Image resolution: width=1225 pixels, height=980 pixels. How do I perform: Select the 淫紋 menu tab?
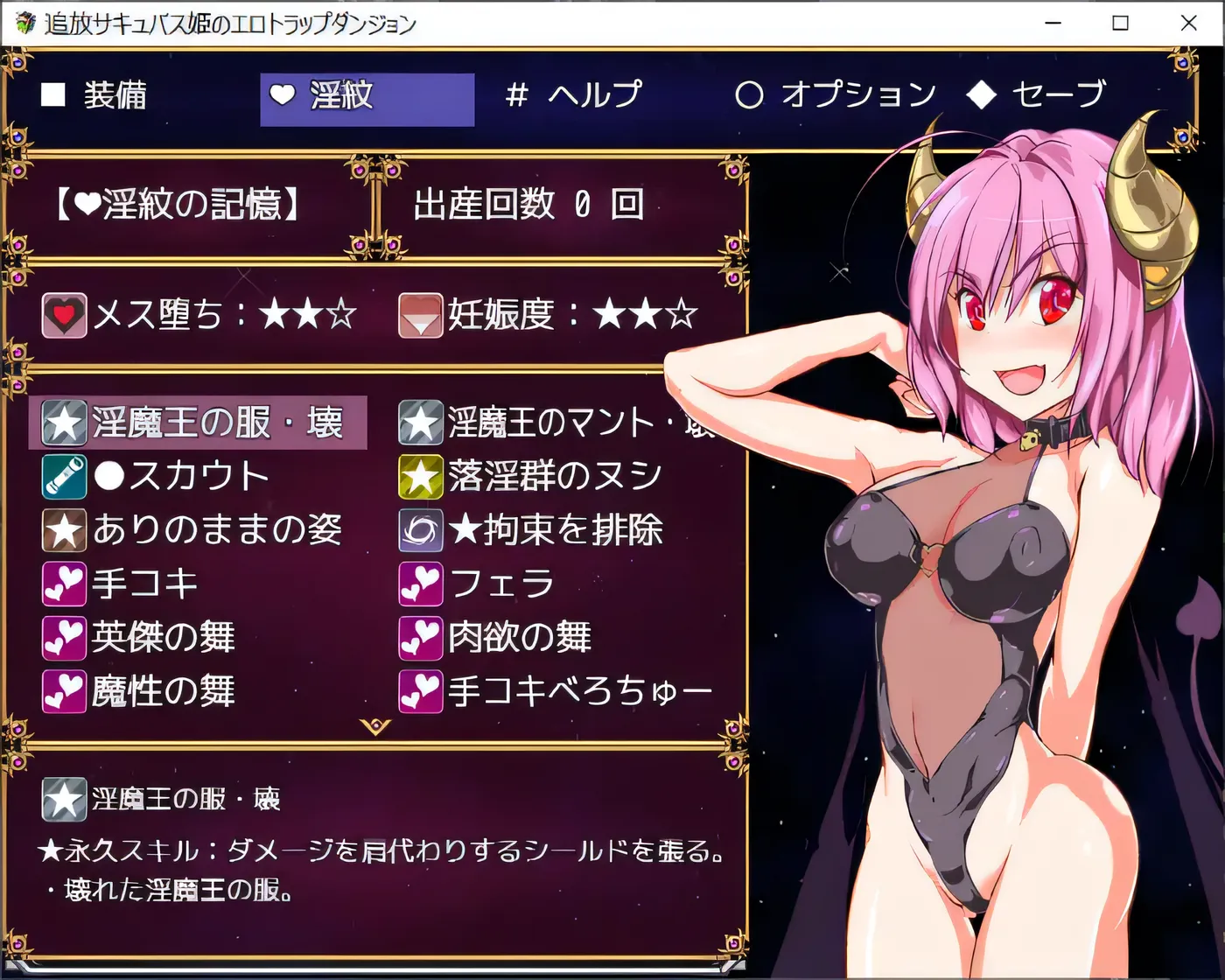tap(366, 95)
